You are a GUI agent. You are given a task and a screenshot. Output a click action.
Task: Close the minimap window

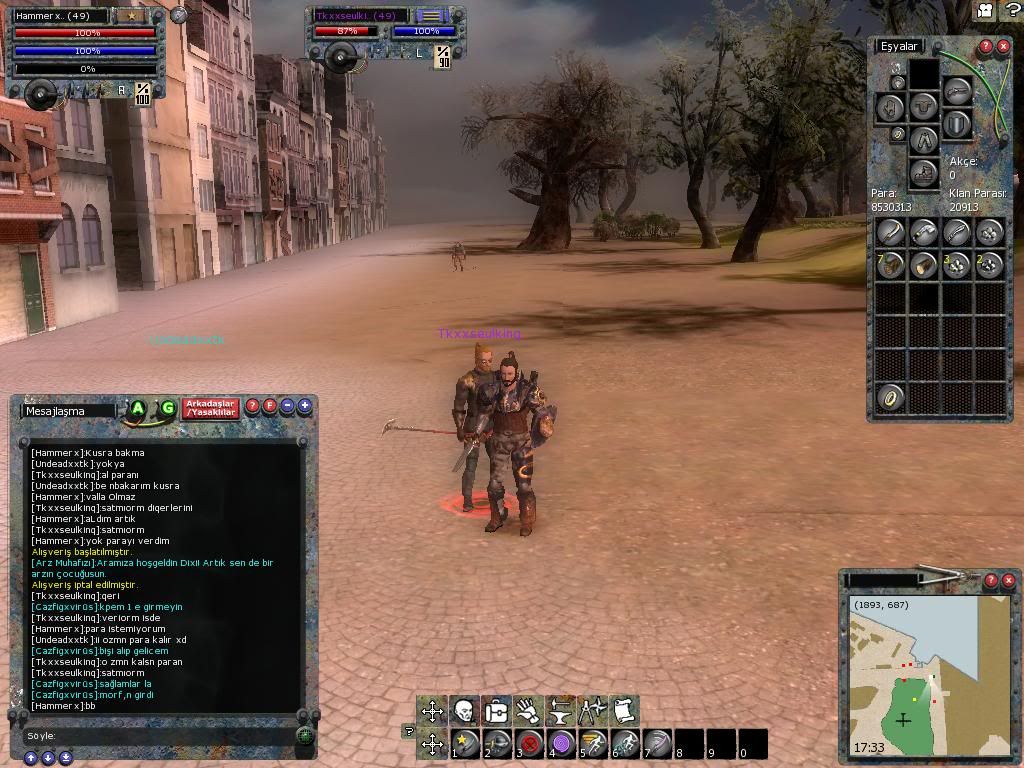(1008, 580)
